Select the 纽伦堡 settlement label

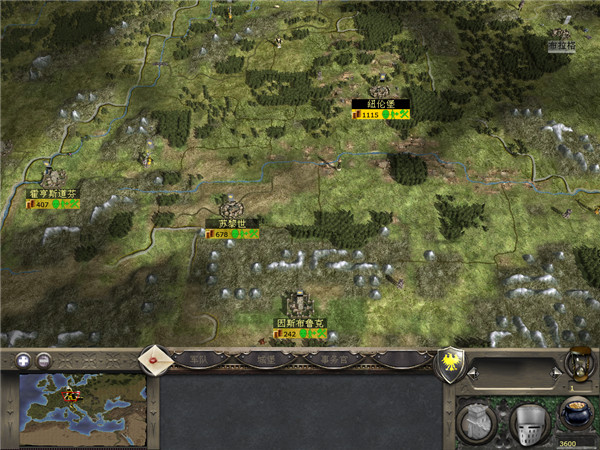(380, 103)
